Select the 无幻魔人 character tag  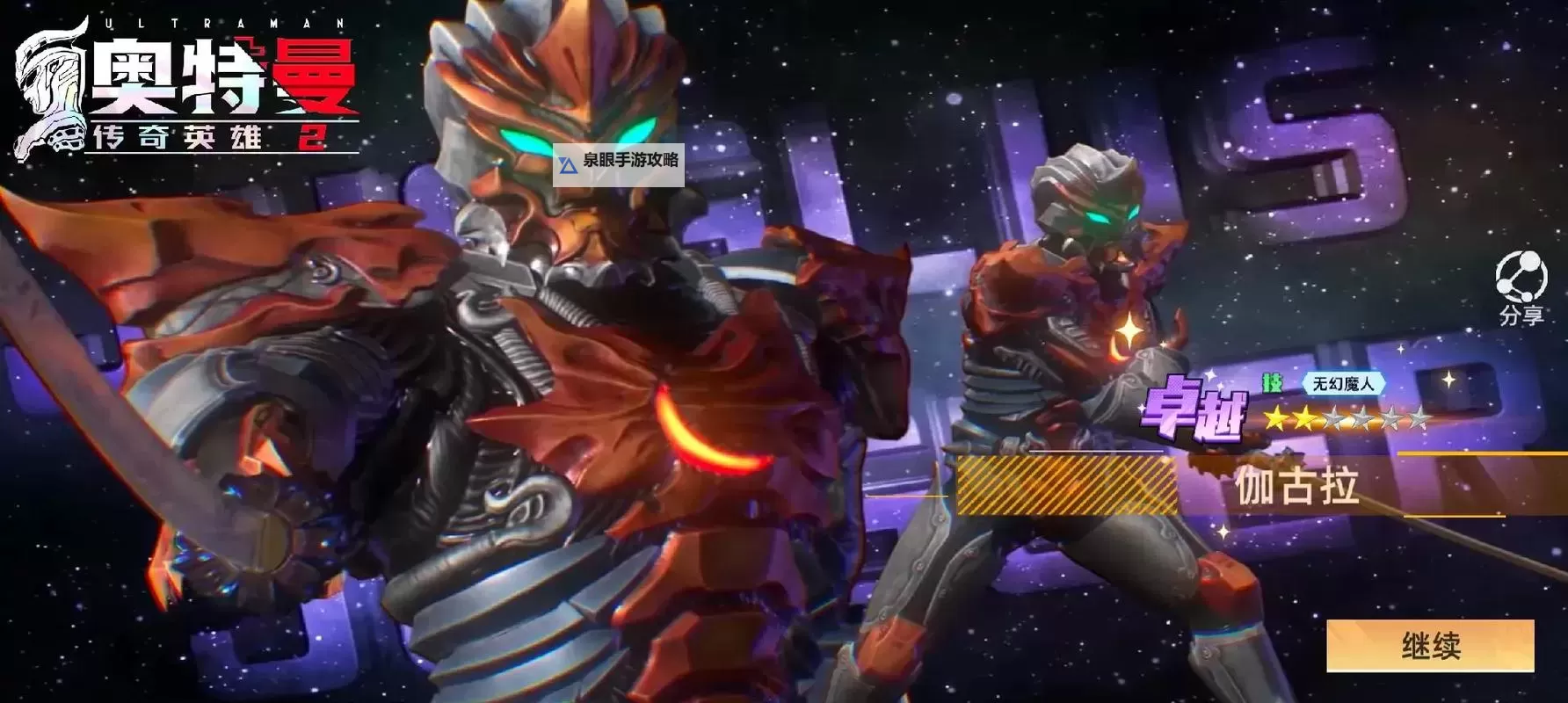point(1342,383)
